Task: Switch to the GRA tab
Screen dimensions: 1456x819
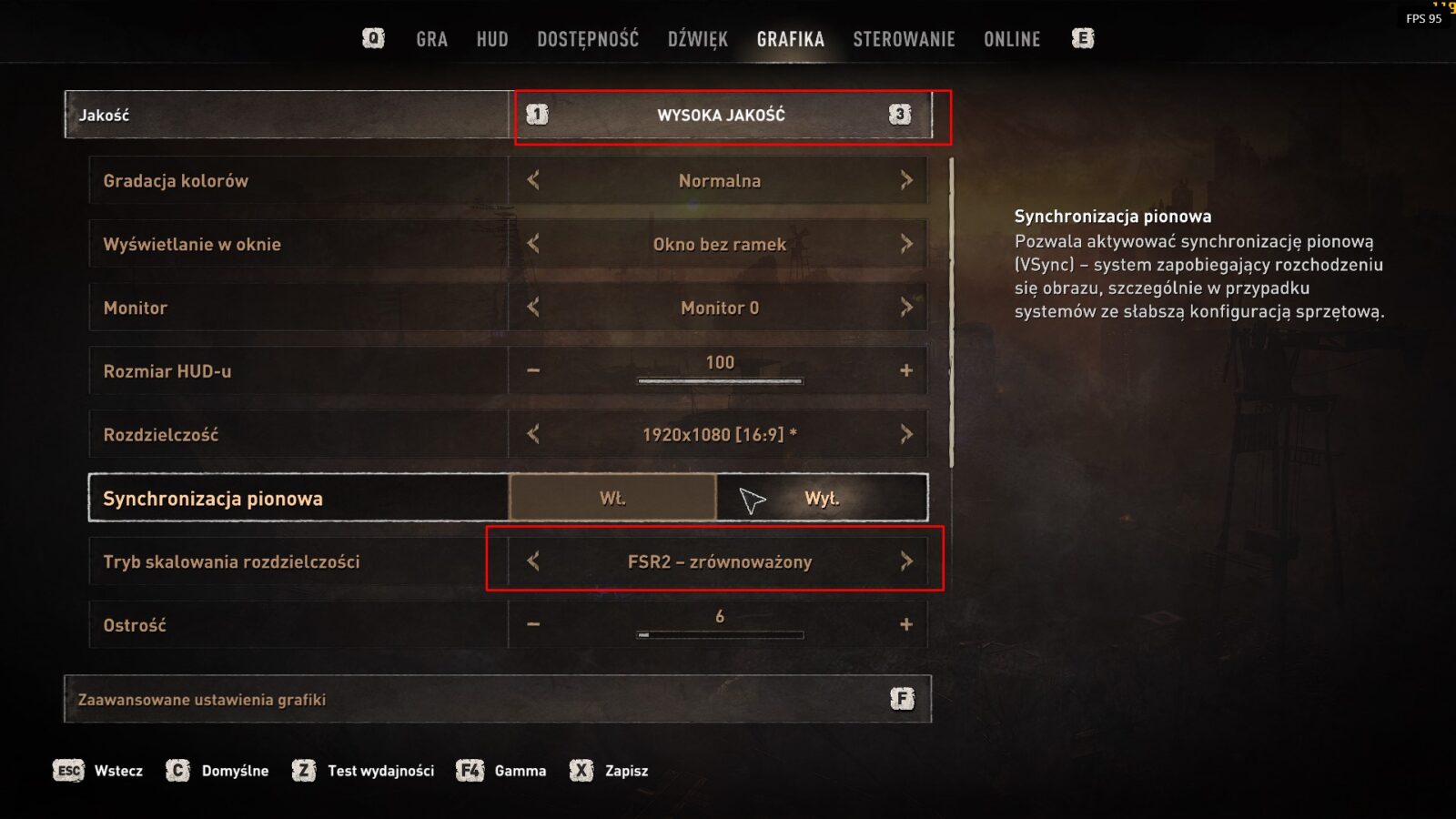Action: point(431,39)
